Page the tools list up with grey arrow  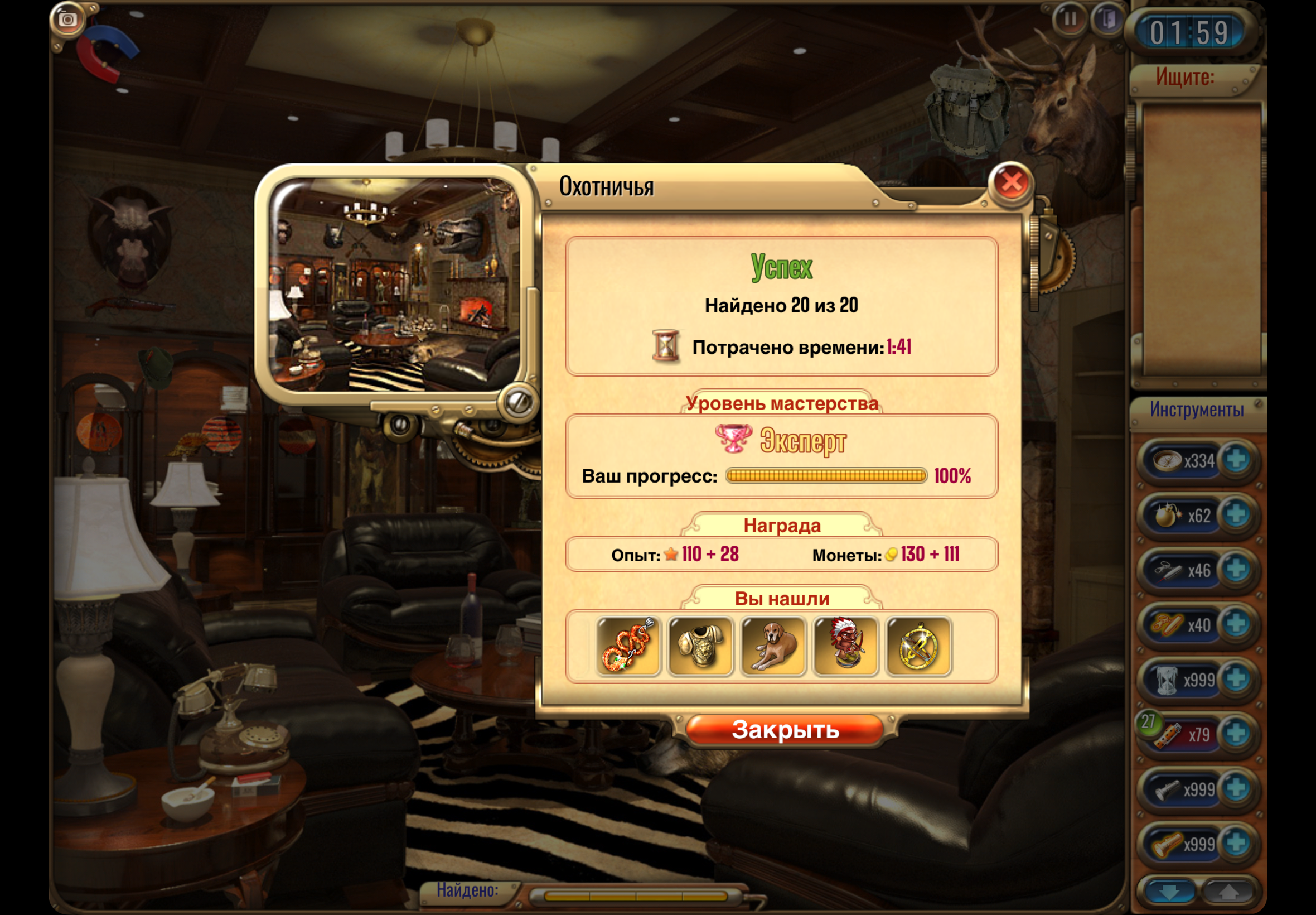click(x=1227, y=892)
